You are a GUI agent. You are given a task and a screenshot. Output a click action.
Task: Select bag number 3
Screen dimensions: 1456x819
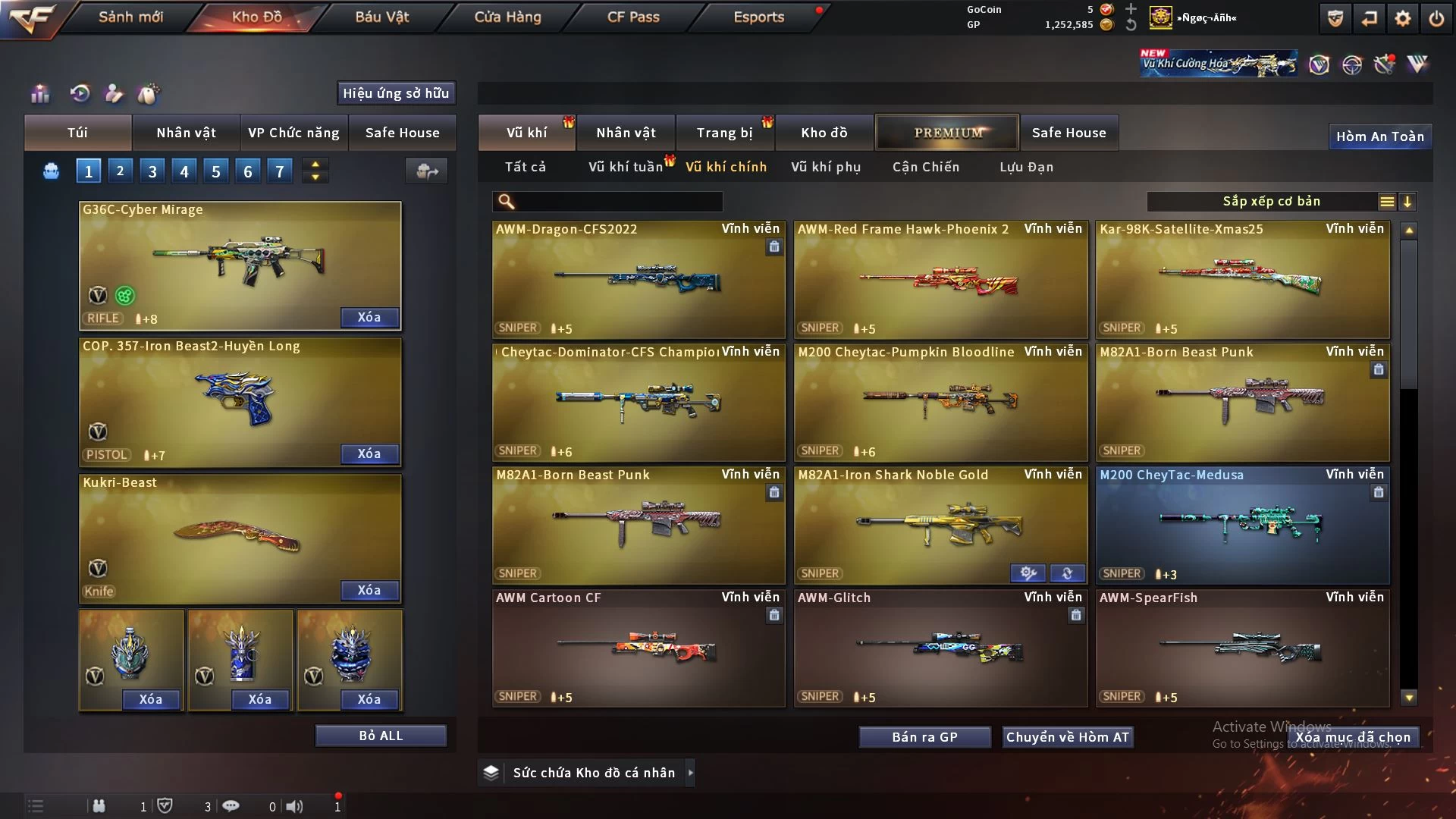click(x=152, y=171)
